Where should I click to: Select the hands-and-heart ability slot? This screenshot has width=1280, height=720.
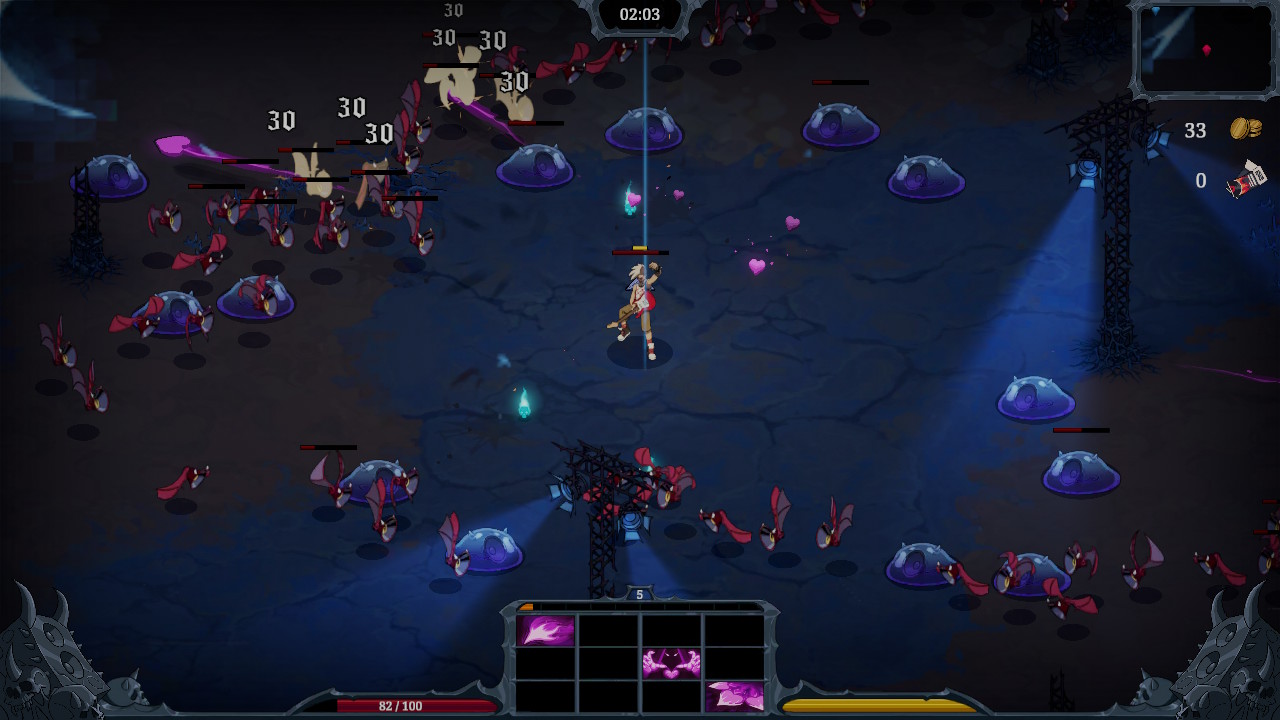tap(671, 663)
